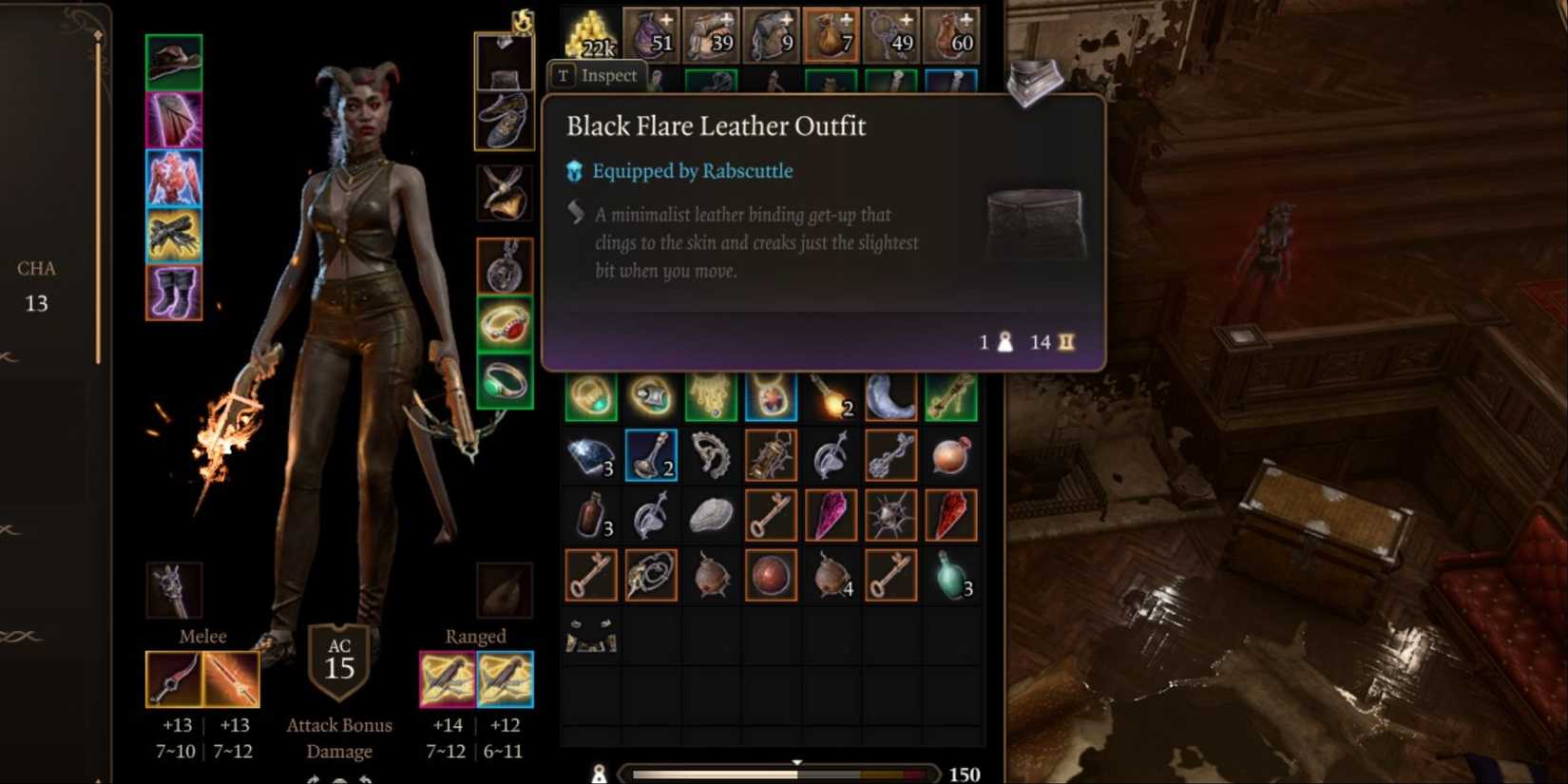The width and height of the screenshot is (1568, 784).
Task: Click the flaming crossbow ranged weapon slot
Action: [446, 679]
